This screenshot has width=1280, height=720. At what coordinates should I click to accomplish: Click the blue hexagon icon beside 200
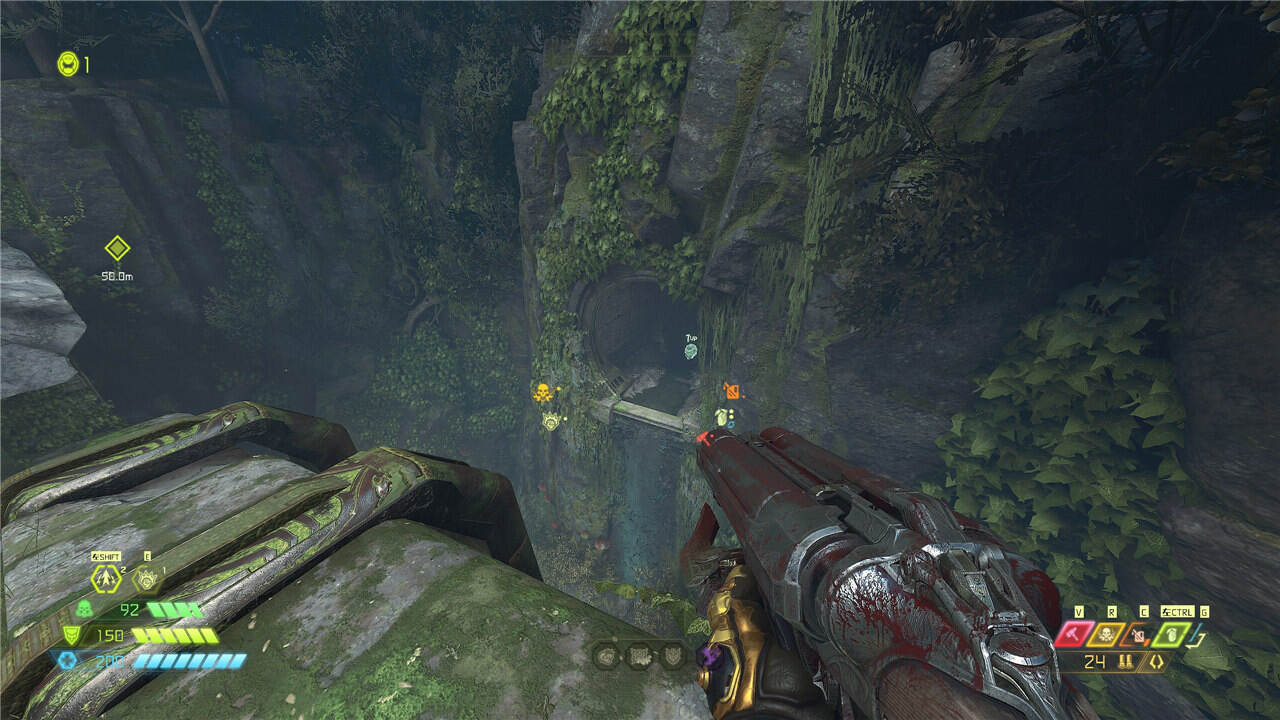tap(66, 660)
